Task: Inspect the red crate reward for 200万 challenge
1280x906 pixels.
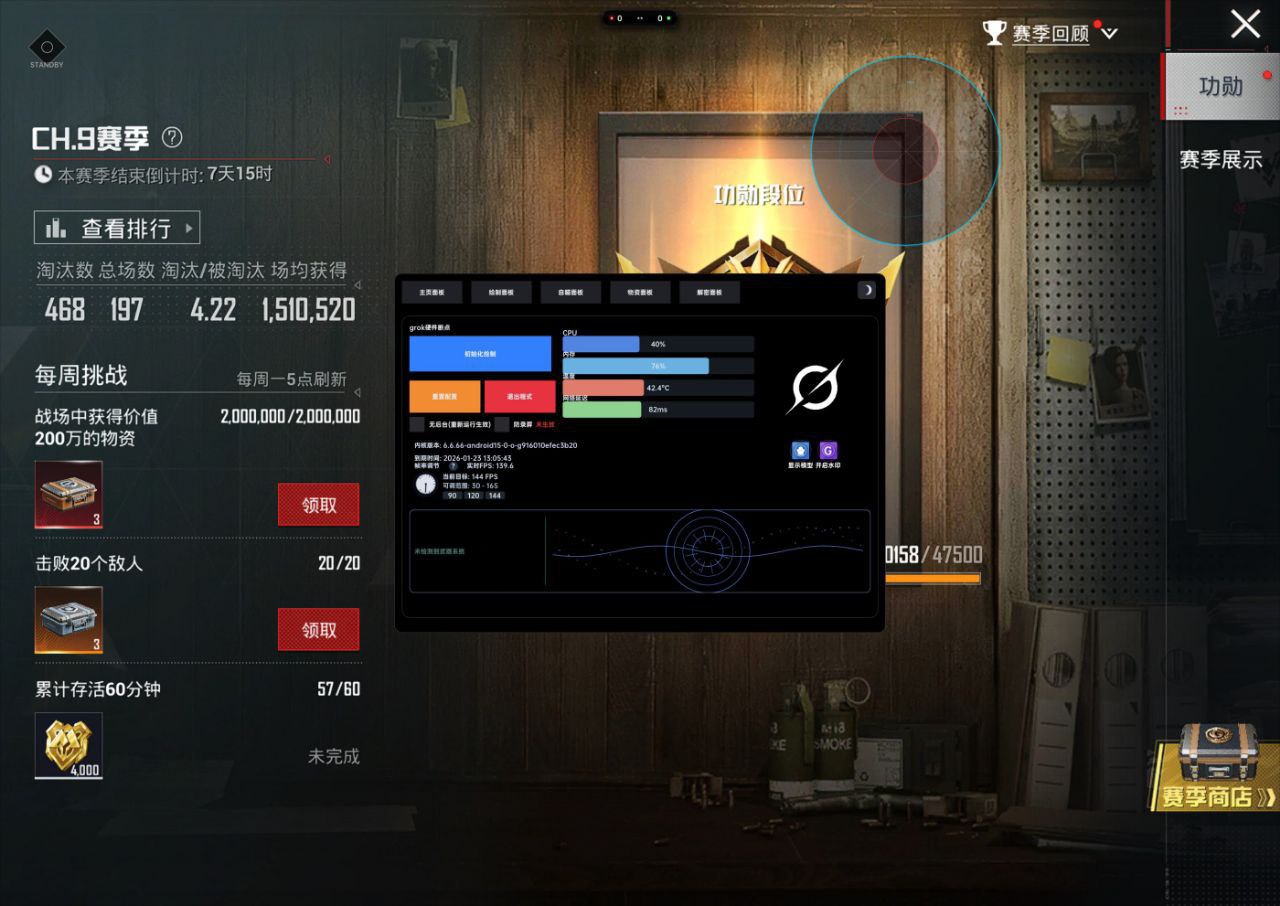Action: click(x=69, y=494)
